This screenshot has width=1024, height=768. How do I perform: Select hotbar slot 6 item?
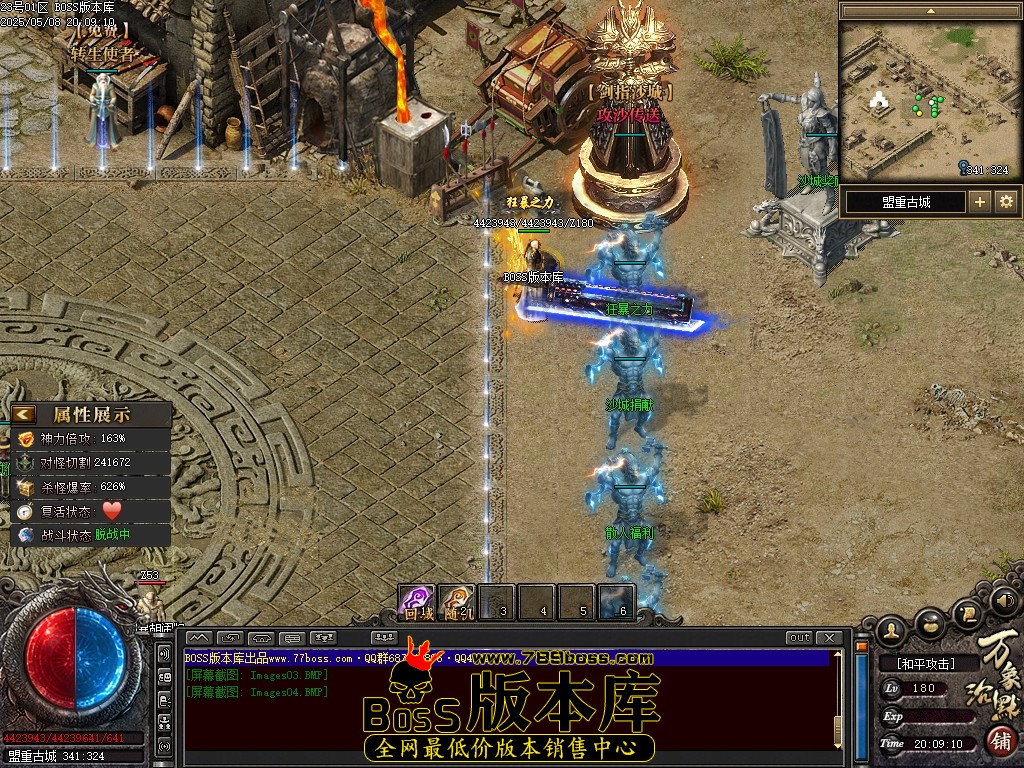pos(618,602)
